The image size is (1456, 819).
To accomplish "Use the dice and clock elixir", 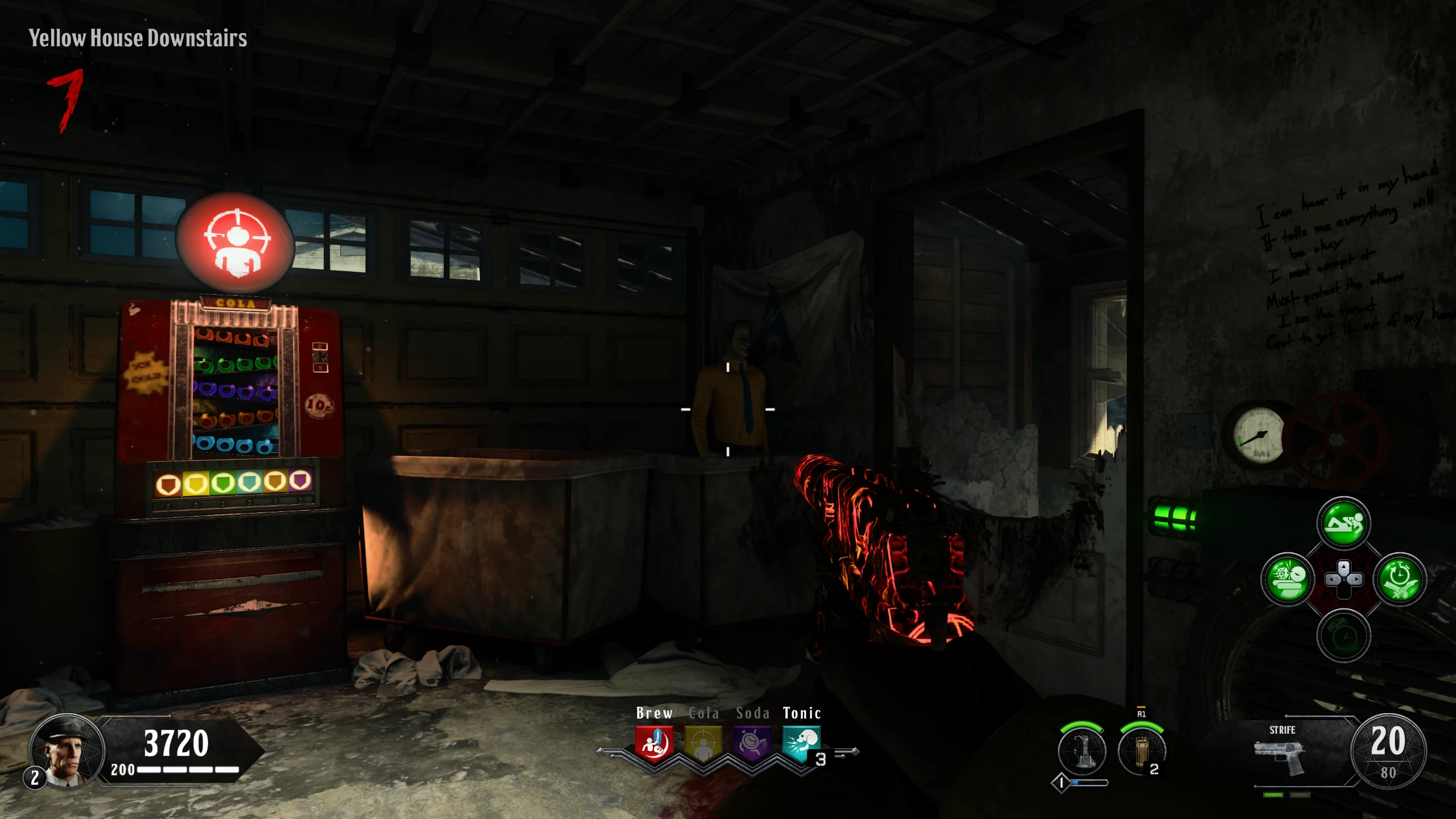I will [x=1288, y=580].
